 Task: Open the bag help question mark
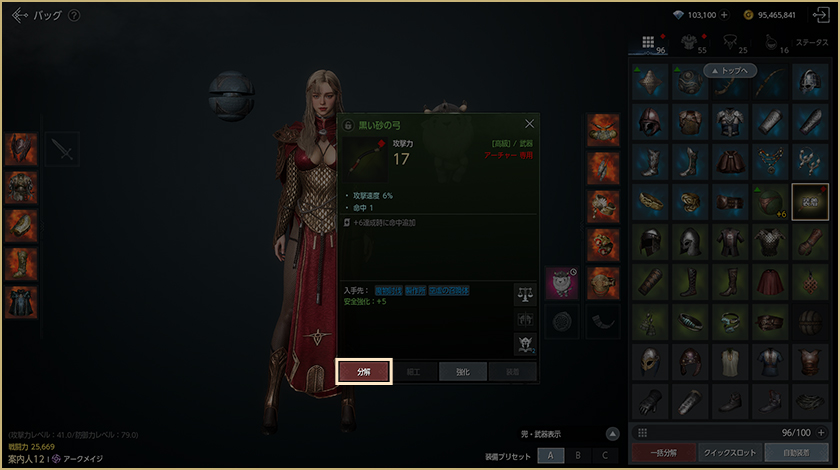point(74,15)
